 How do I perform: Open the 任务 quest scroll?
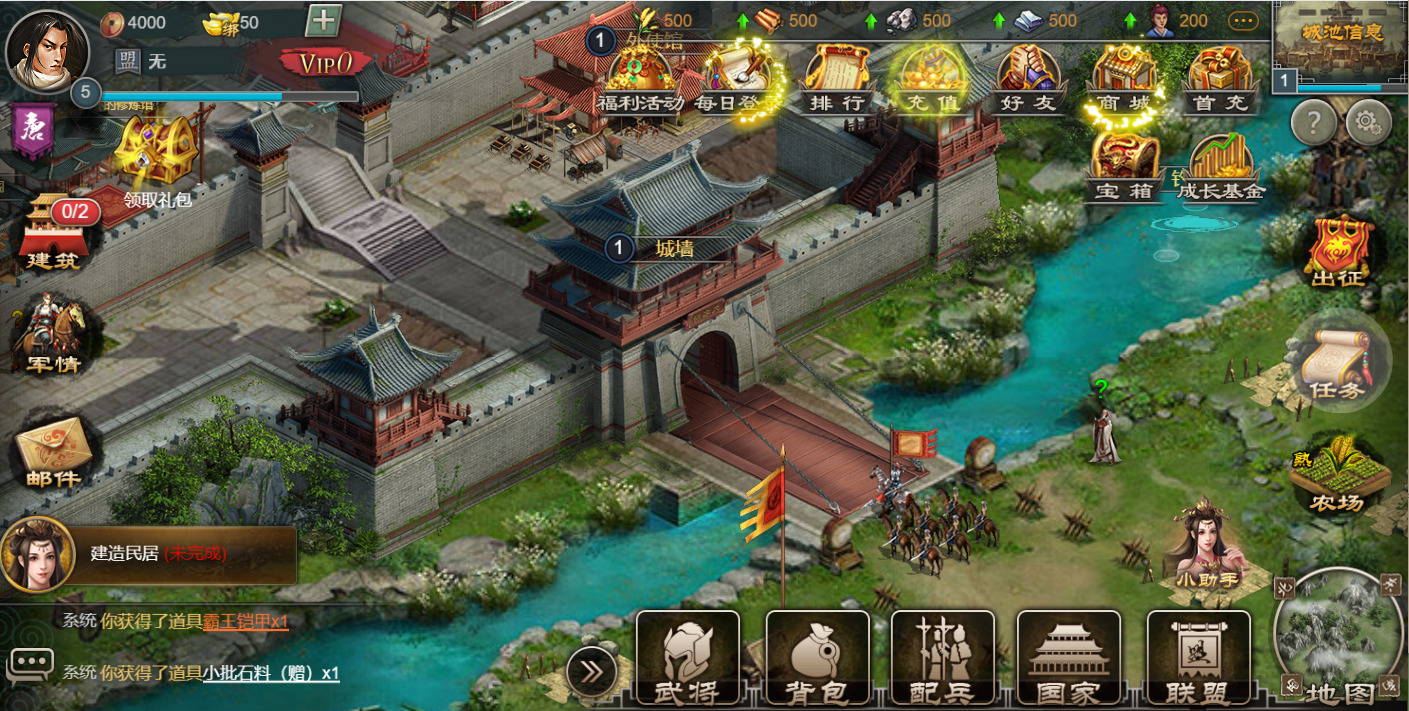(1338, 360)
